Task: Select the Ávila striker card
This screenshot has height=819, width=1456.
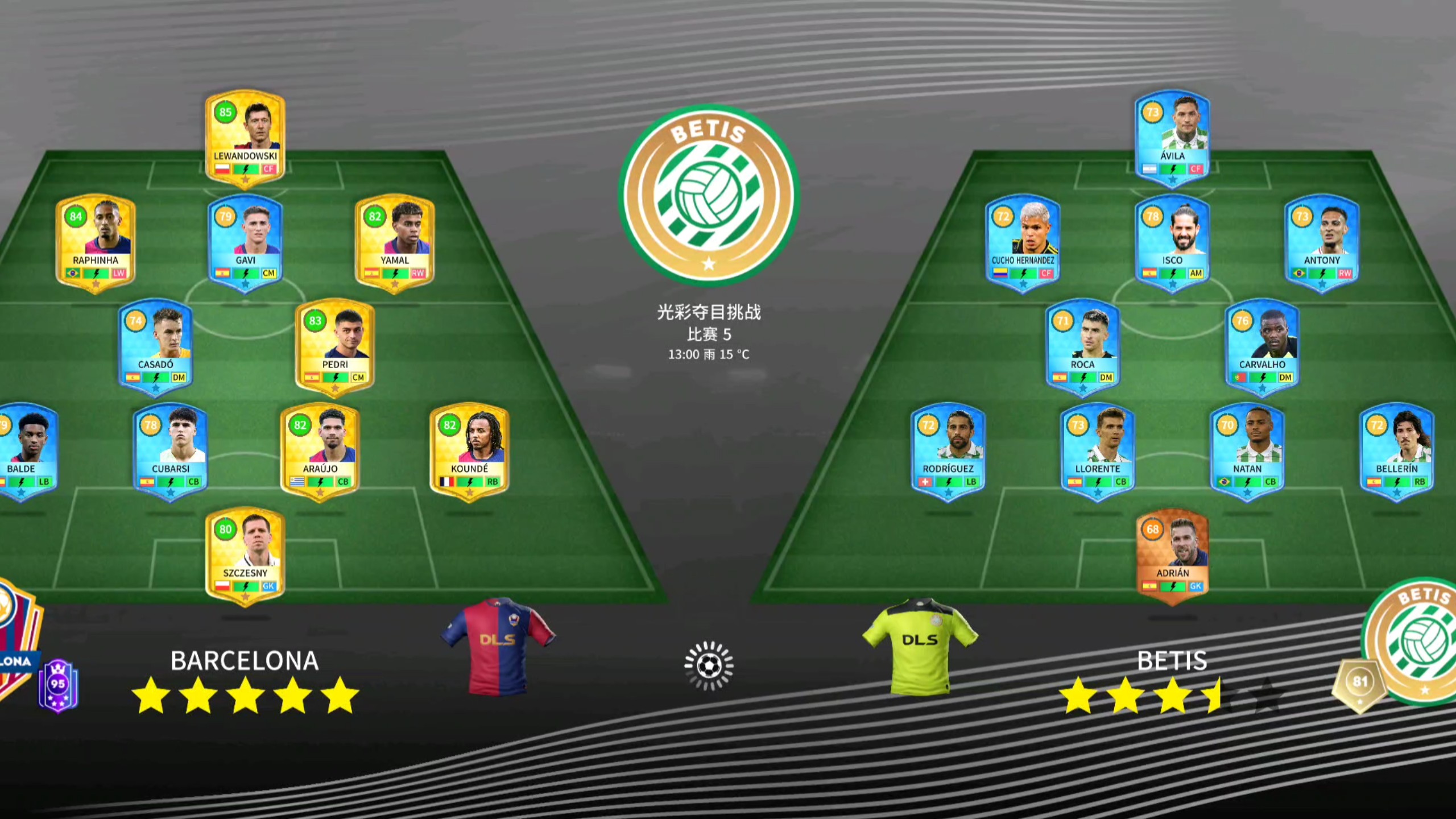Action: 1172,136
